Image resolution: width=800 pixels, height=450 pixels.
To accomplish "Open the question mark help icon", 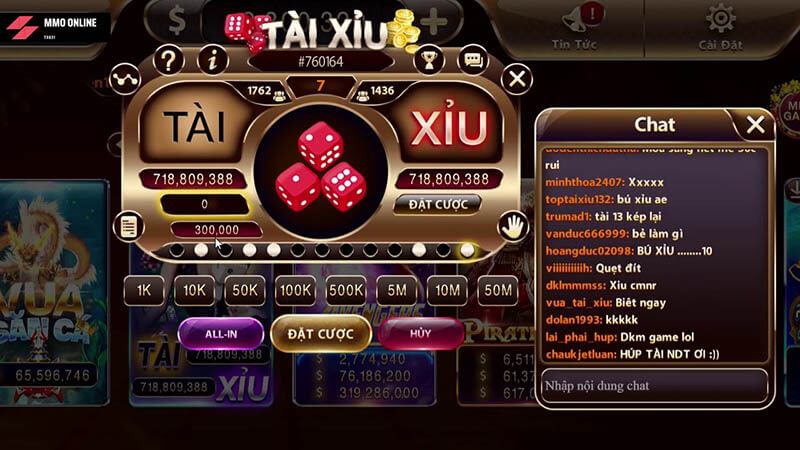I will point(169,60).
